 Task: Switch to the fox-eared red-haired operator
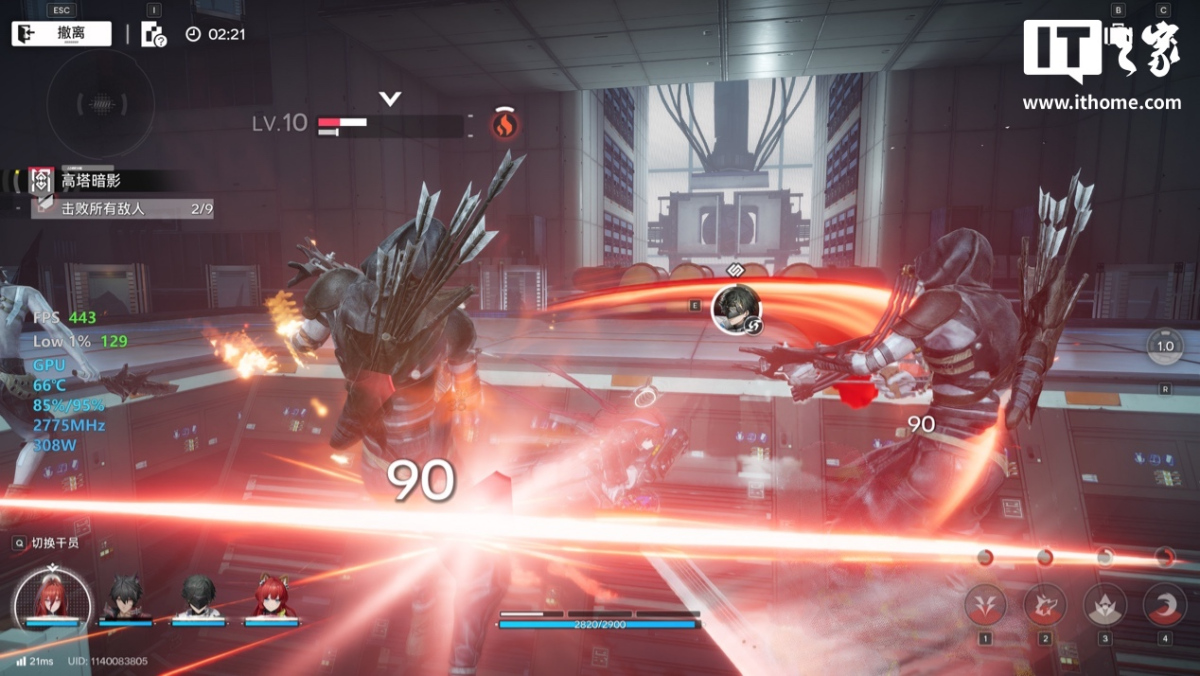coord(272,598)
